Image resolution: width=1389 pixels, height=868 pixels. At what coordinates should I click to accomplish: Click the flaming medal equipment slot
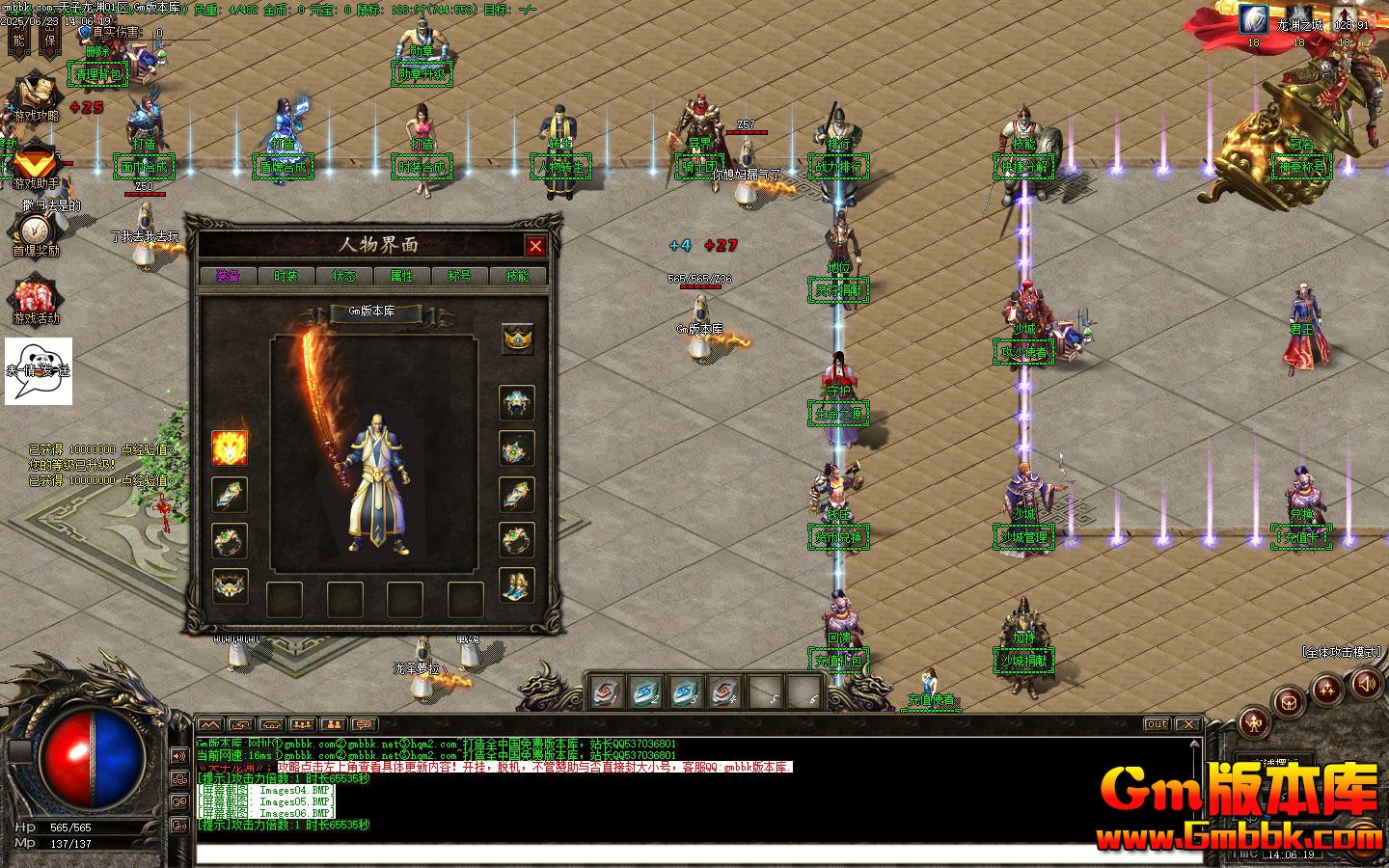(x=230, y=448)
